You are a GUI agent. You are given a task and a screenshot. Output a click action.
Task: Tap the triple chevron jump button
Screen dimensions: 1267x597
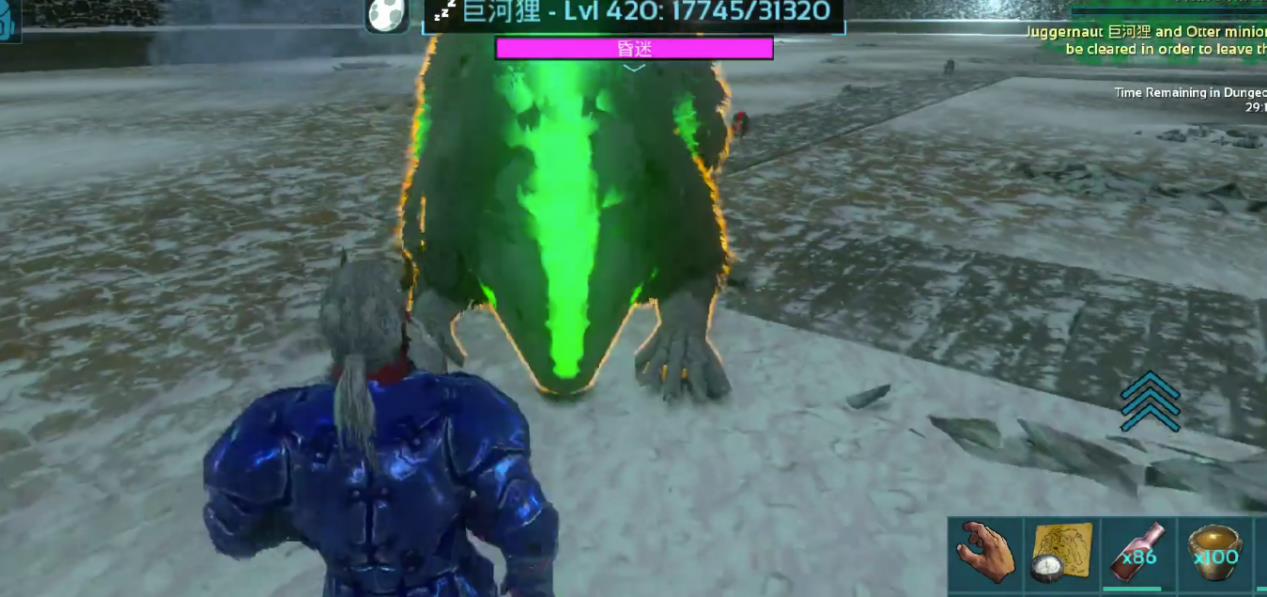coord(1150,402)
